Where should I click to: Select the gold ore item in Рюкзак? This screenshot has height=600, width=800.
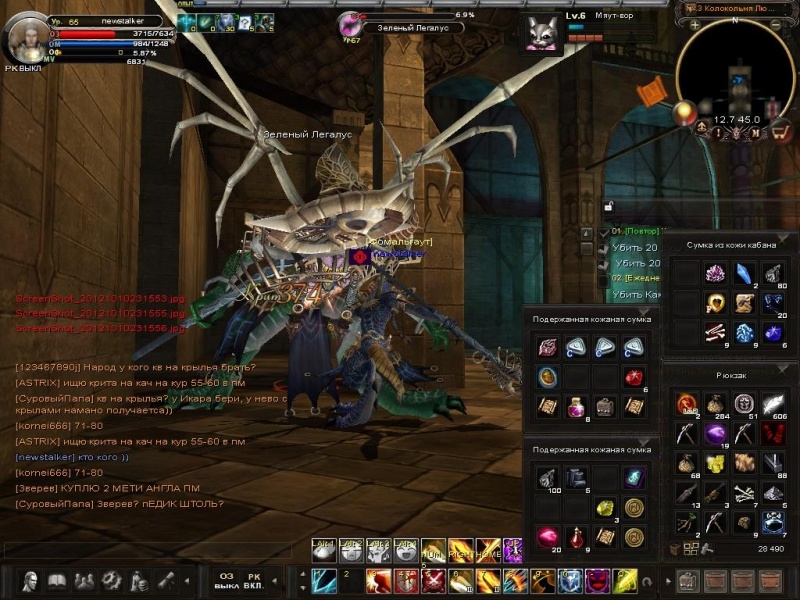click(714, 462)
